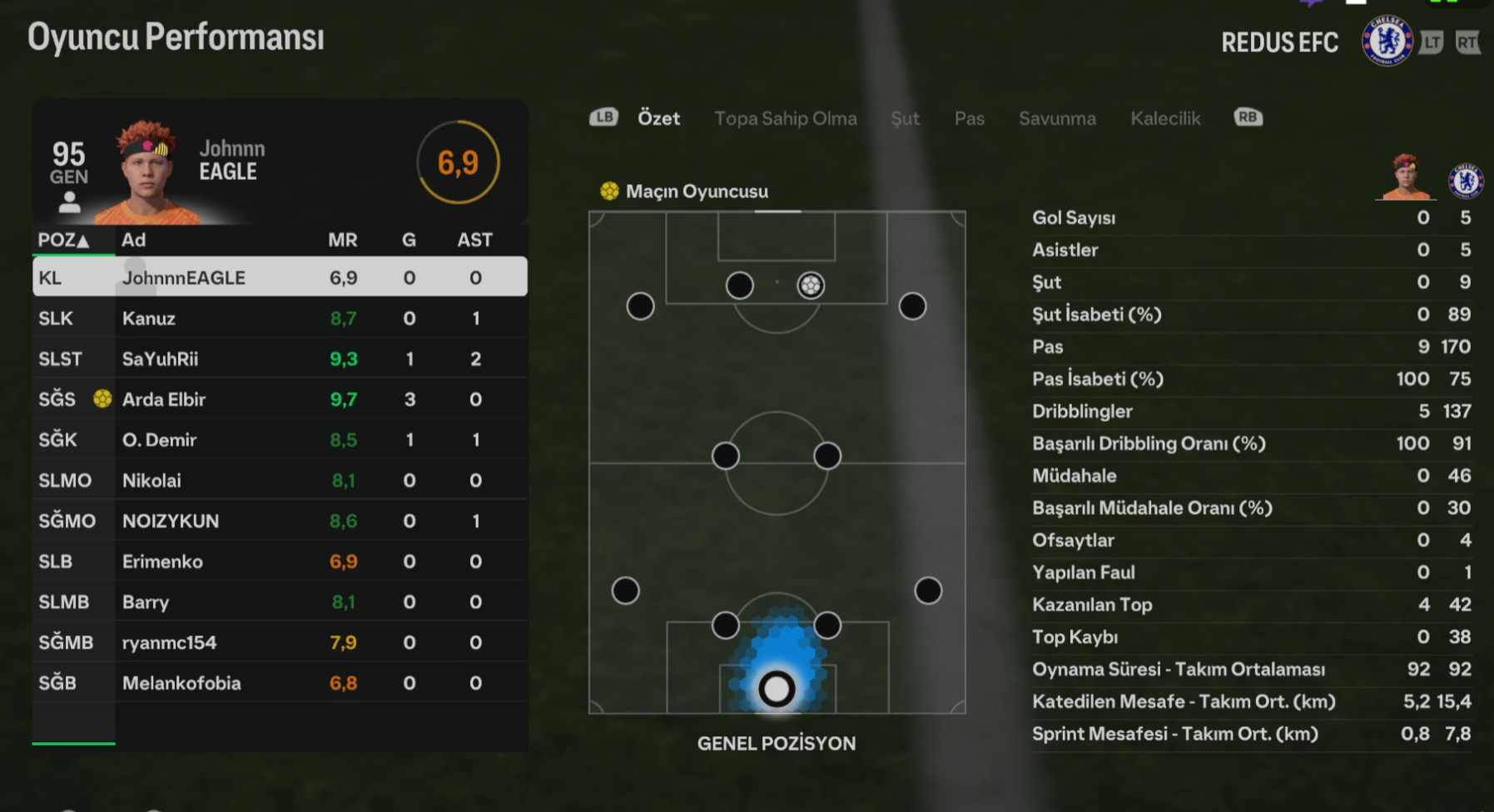Pick Erimenko from the player list

(280, 562)
